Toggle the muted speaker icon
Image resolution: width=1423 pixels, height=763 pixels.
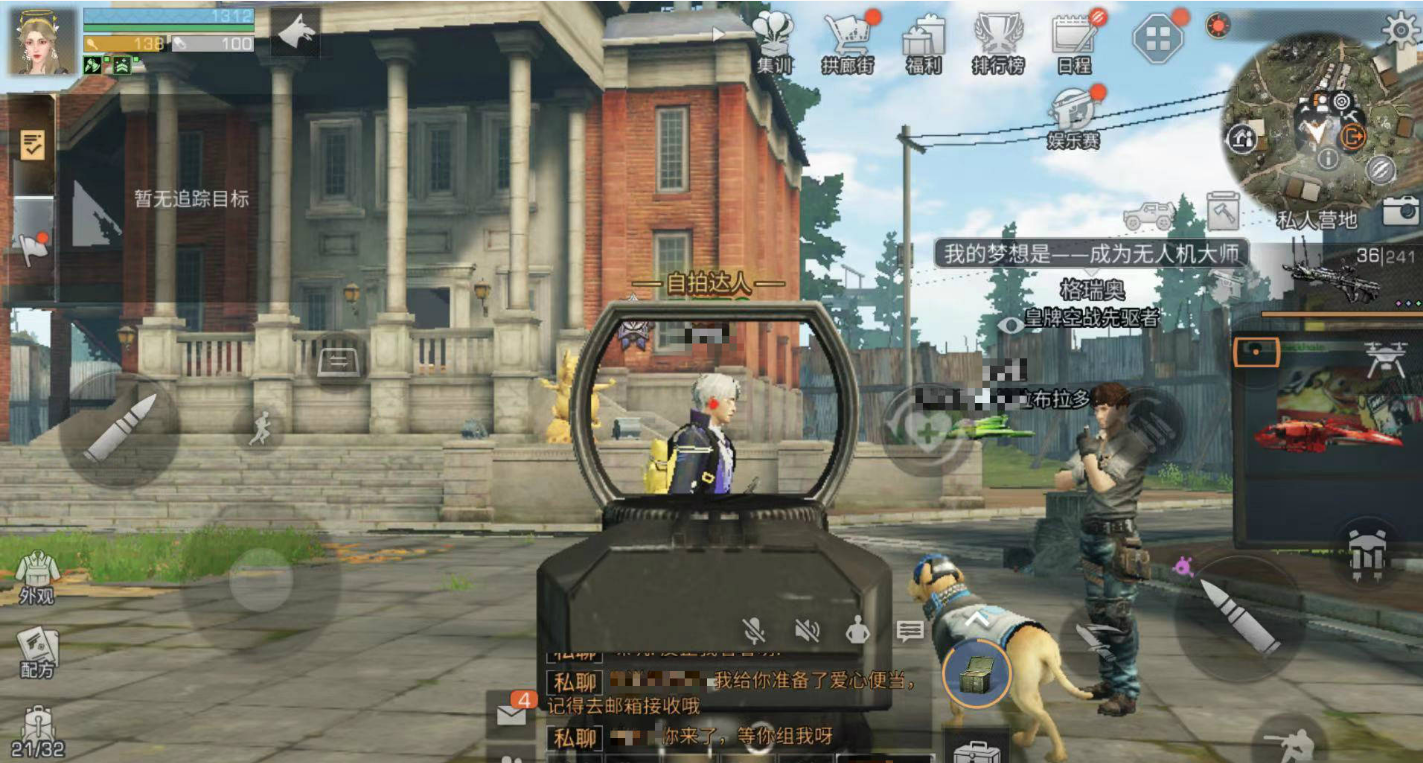click(x=807, y=630)
